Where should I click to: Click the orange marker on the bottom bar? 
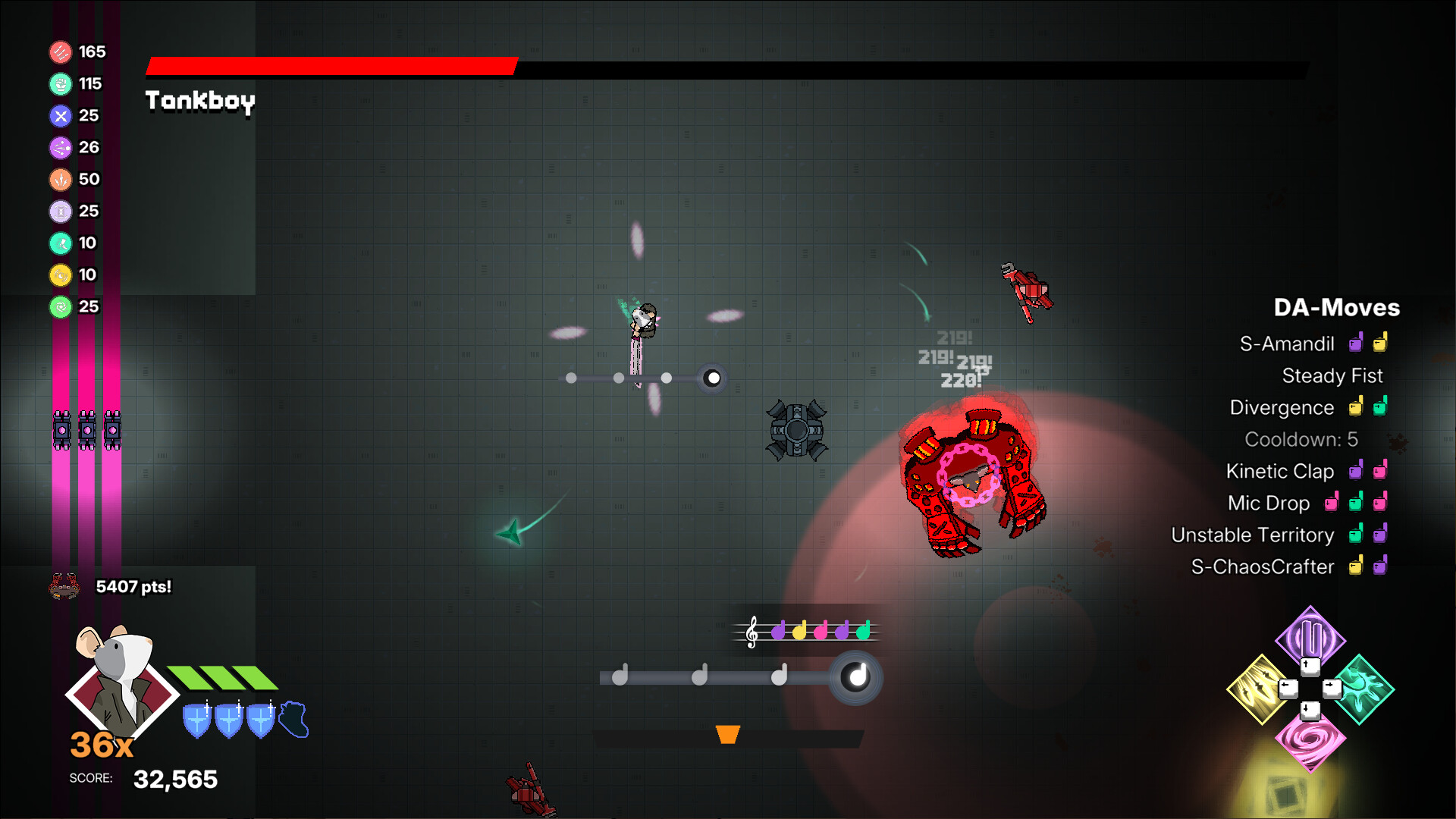pyautogui.click(x=726, y=735)
